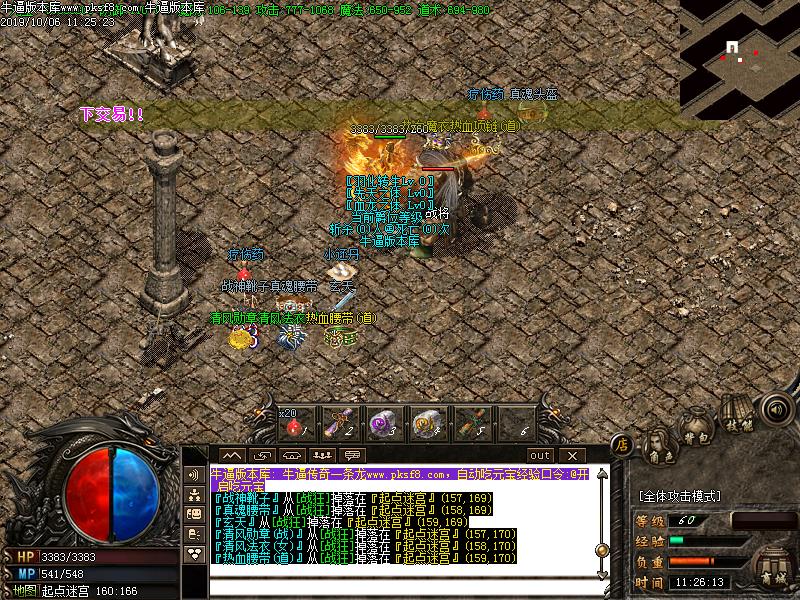Toggle the sound speaker button
The width and height of the screenshot is (800, 600).
point(773,408)
